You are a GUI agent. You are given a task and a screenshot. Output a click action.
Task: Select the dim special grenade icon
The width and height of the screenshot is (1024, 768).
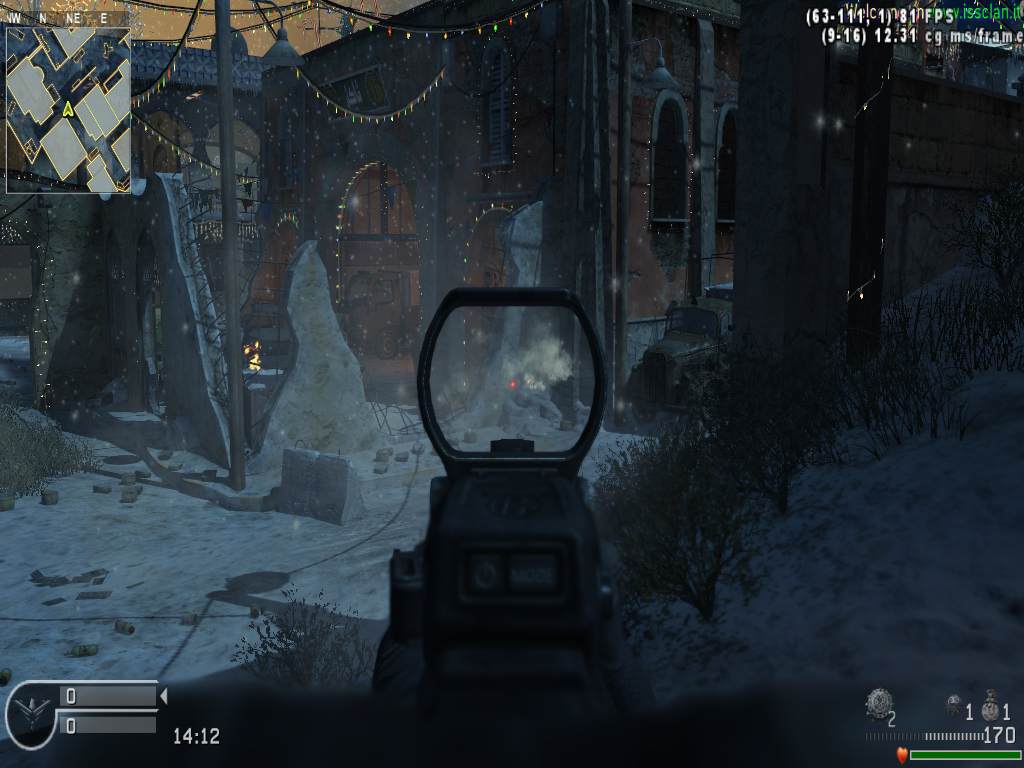(x=954, y=705)
